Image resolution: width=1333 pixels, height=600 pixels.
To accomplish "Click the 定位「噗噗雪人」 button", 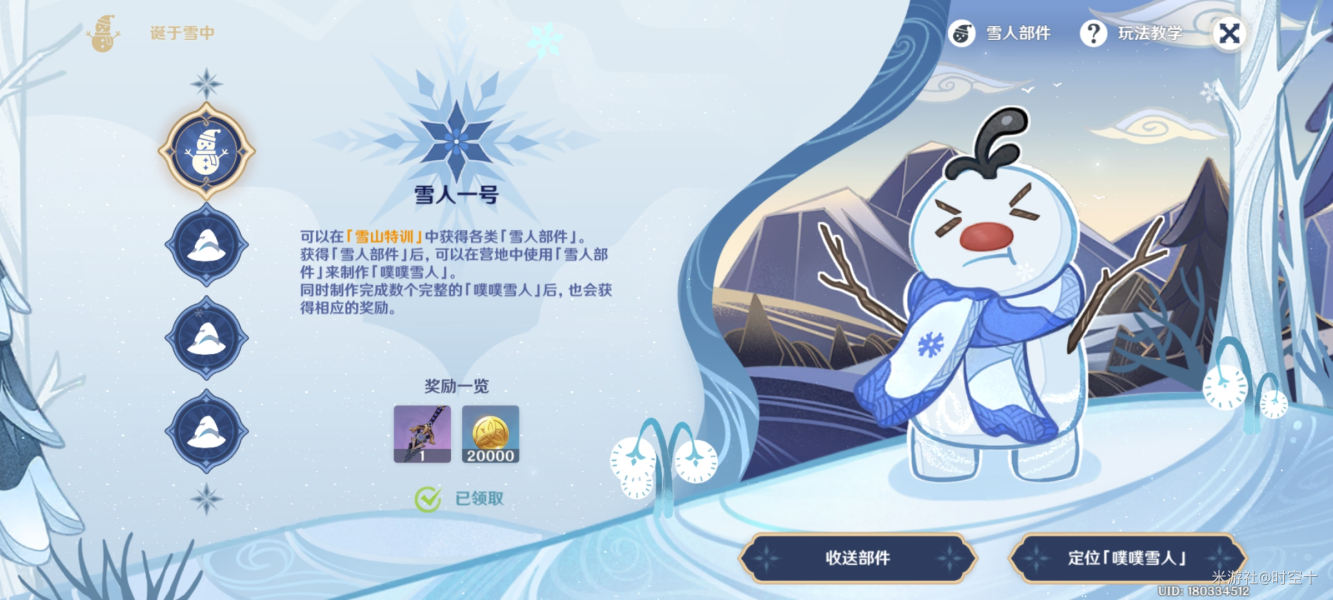I will 1127,558.
